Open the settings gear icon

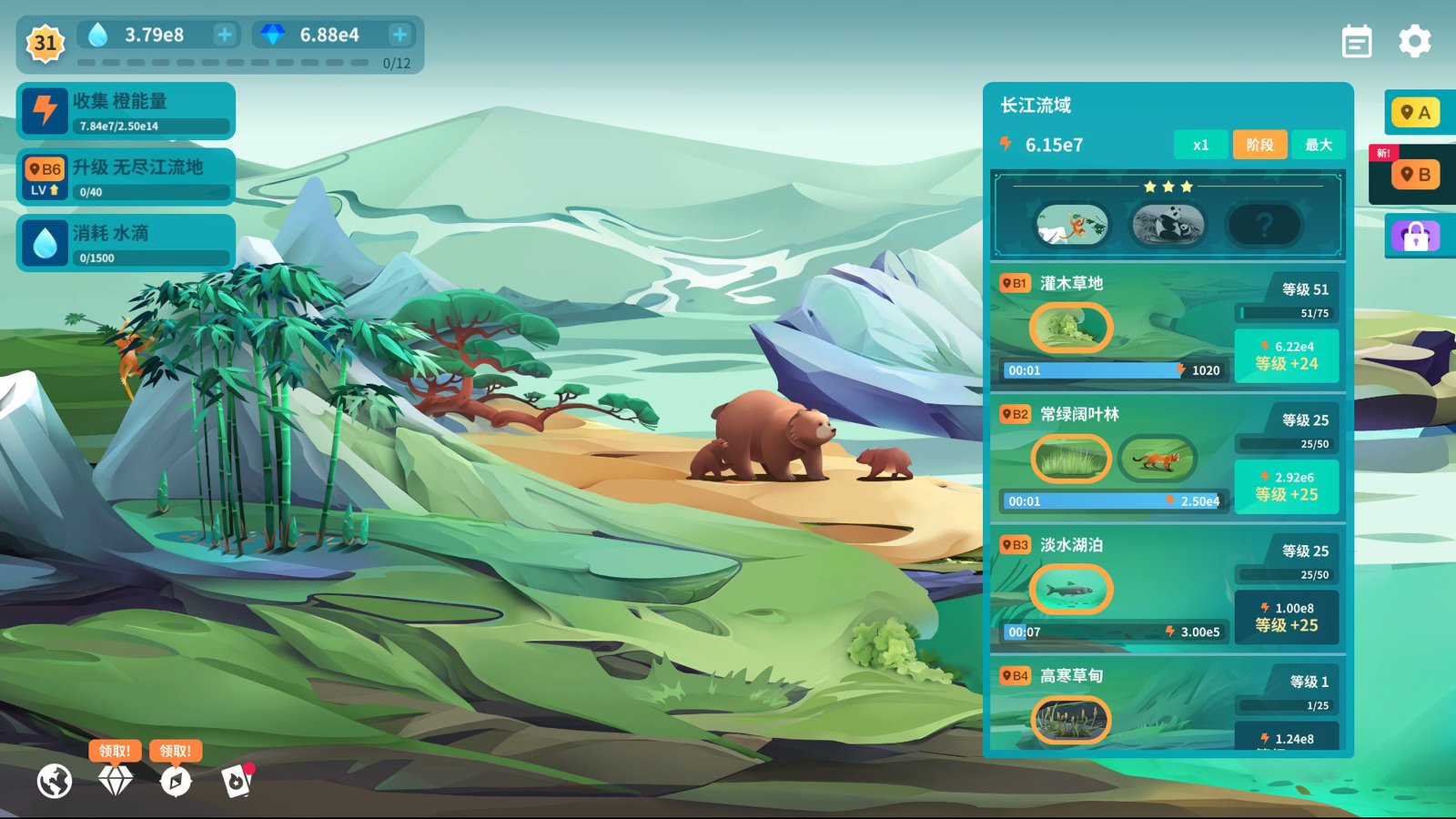(x=1416, y=42)
